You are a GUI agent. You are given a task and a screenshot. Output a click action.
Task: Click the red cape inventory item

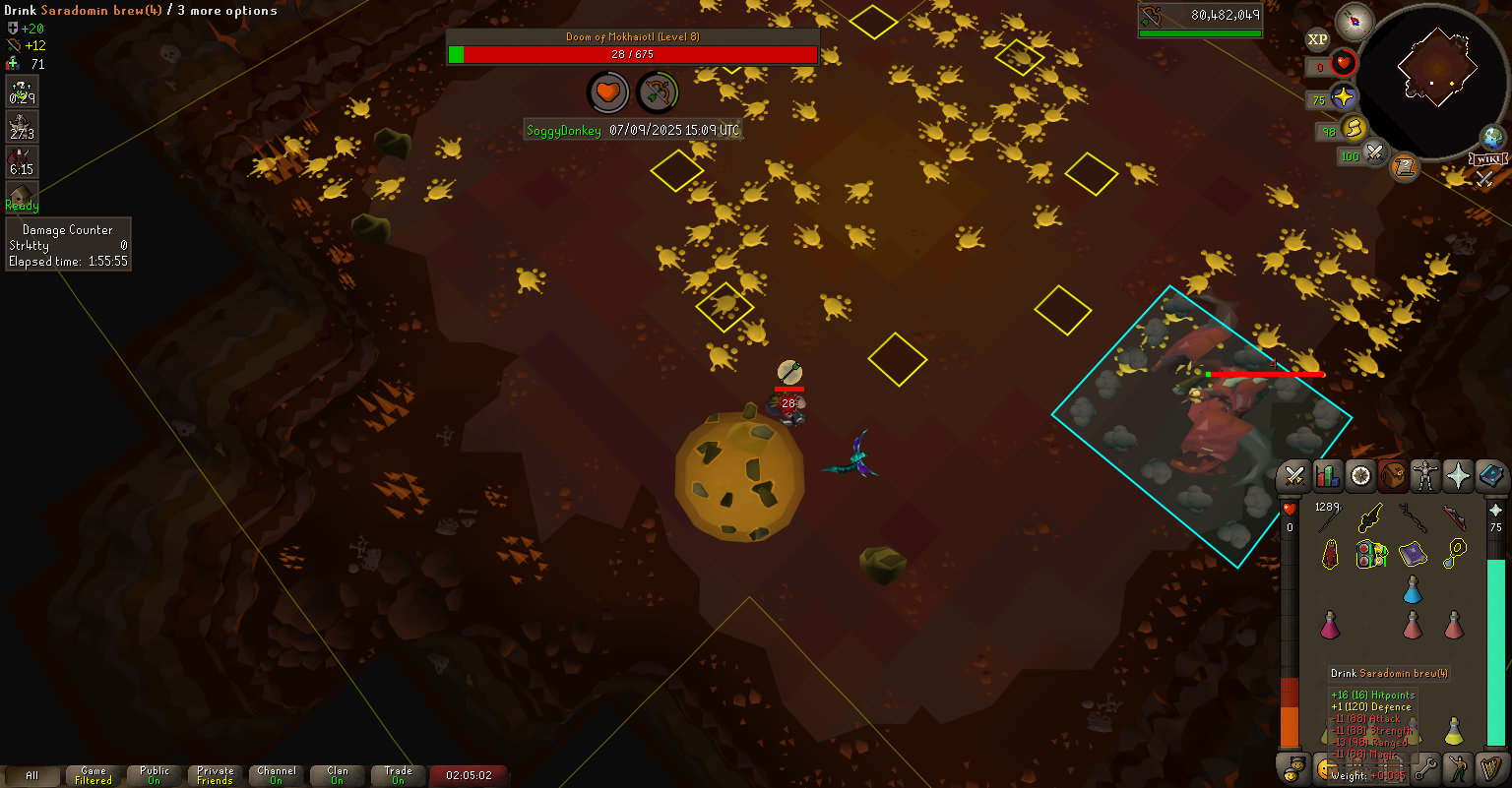pyautogui.click(x=1330, y=555)
